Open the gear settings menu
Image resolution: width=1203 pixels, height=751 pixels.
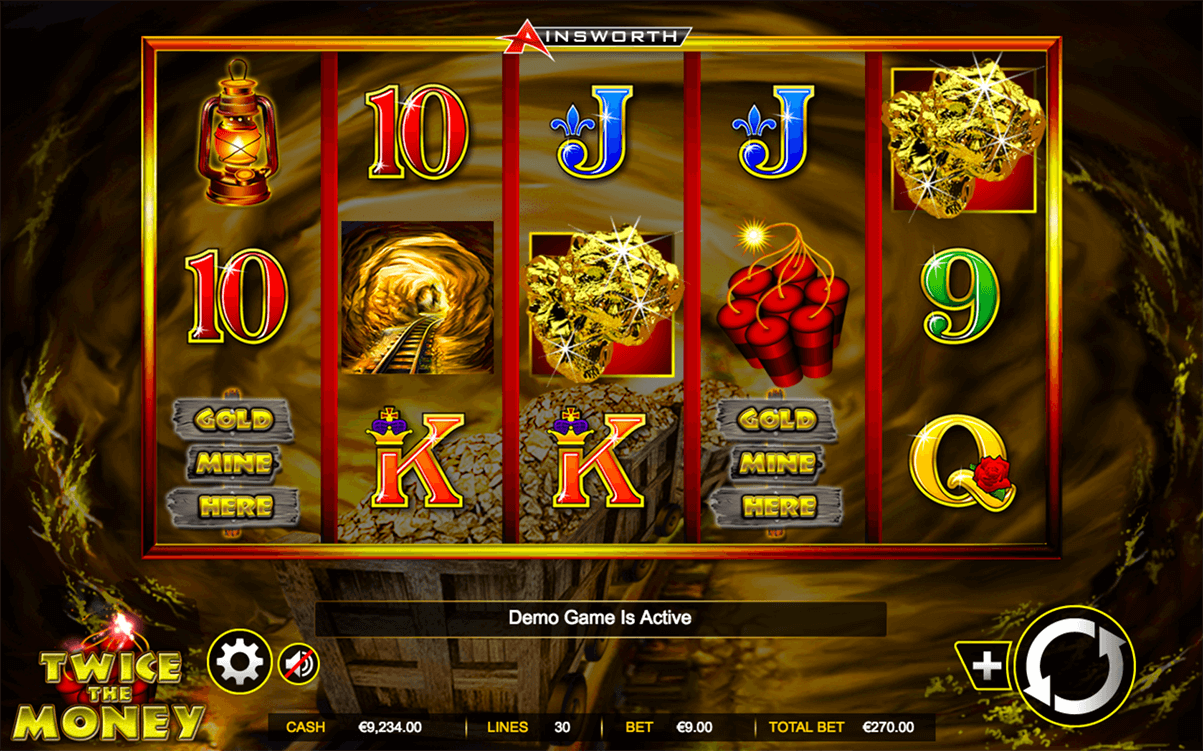coord(240,661)
